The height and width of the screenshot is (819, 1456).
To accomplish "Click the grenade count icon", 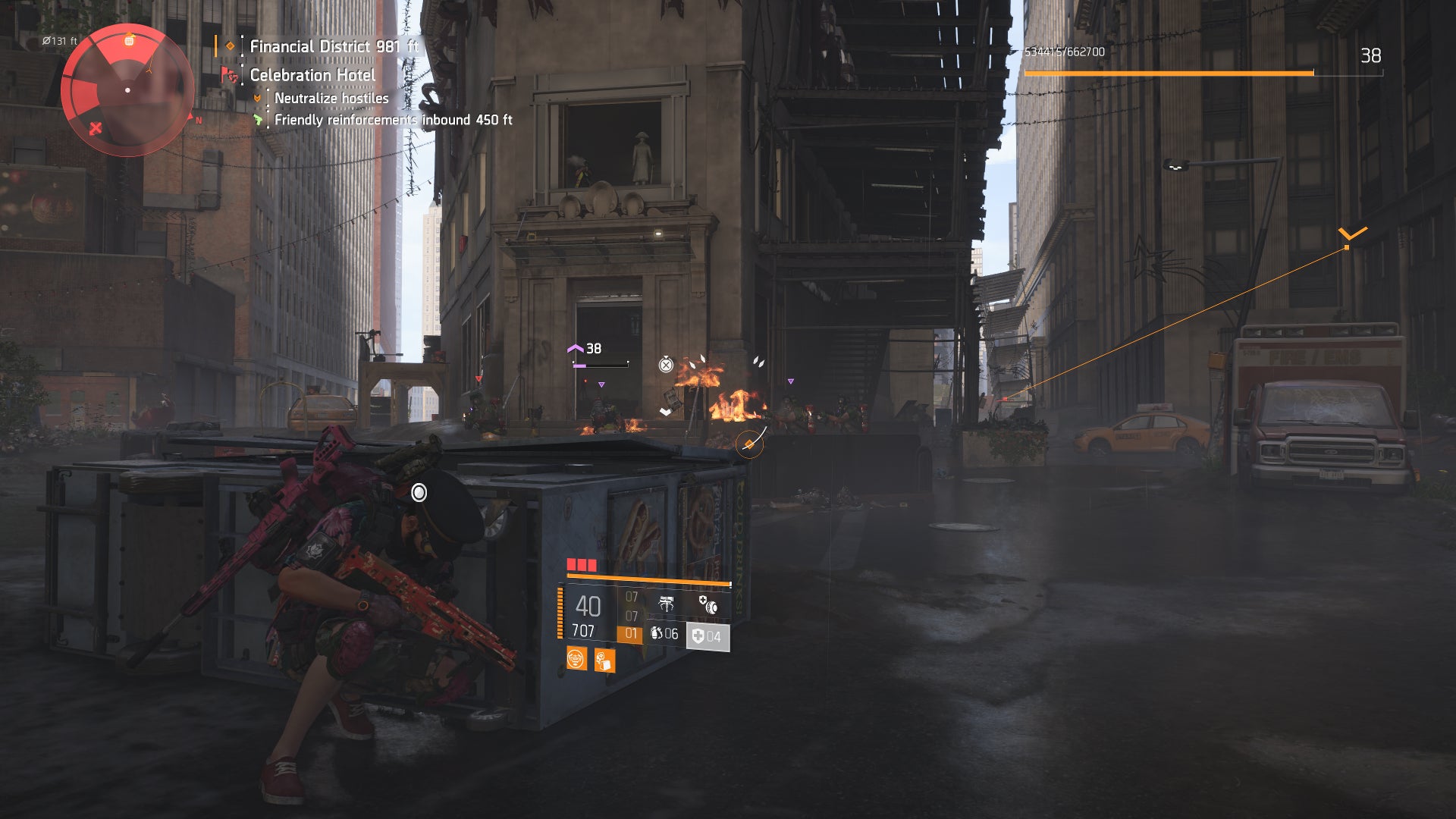I will [x=657, y=632].
